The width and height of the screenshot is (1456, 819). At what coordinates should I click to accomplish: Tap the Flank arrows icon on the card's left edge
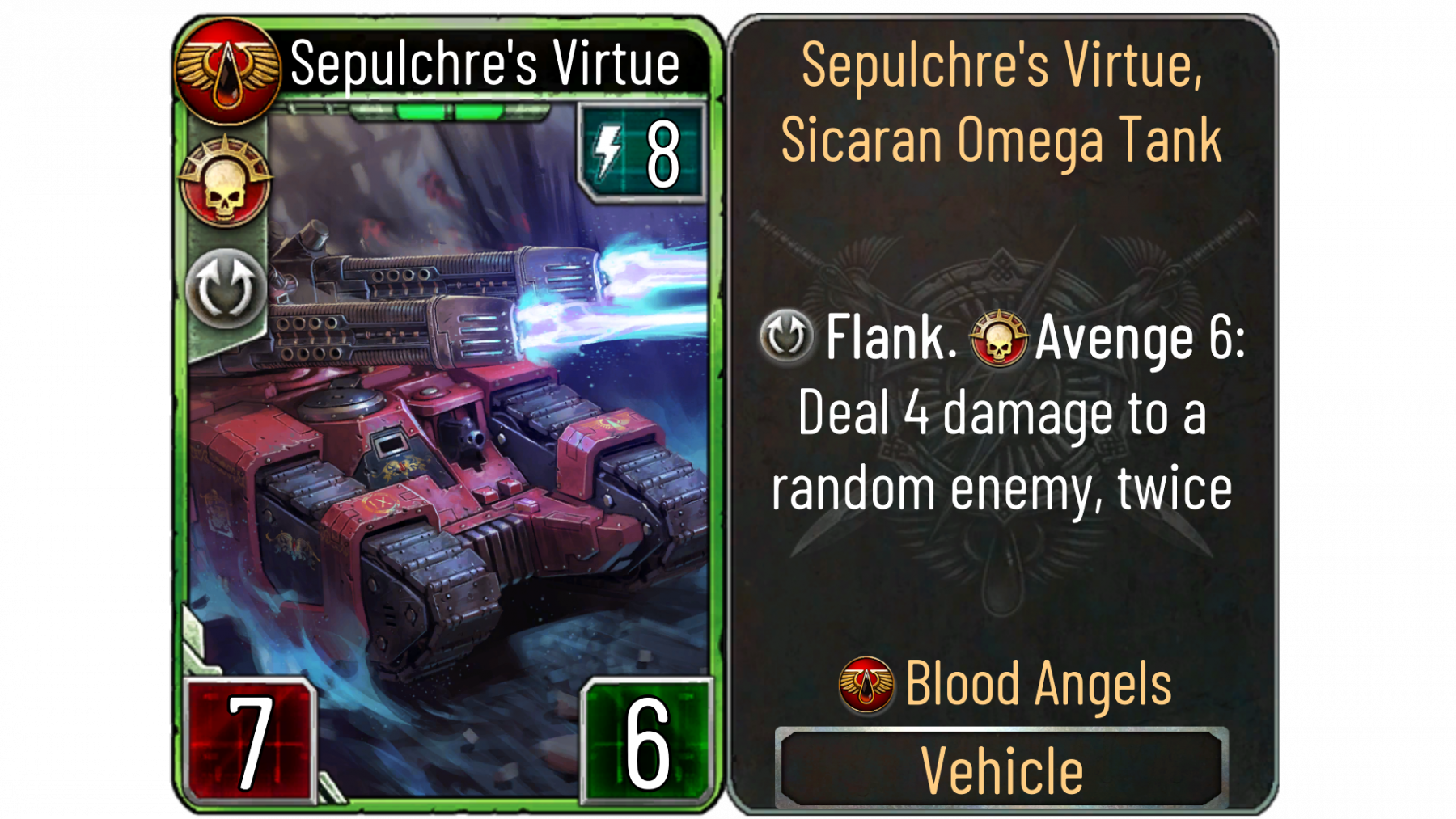pos(226,289)
